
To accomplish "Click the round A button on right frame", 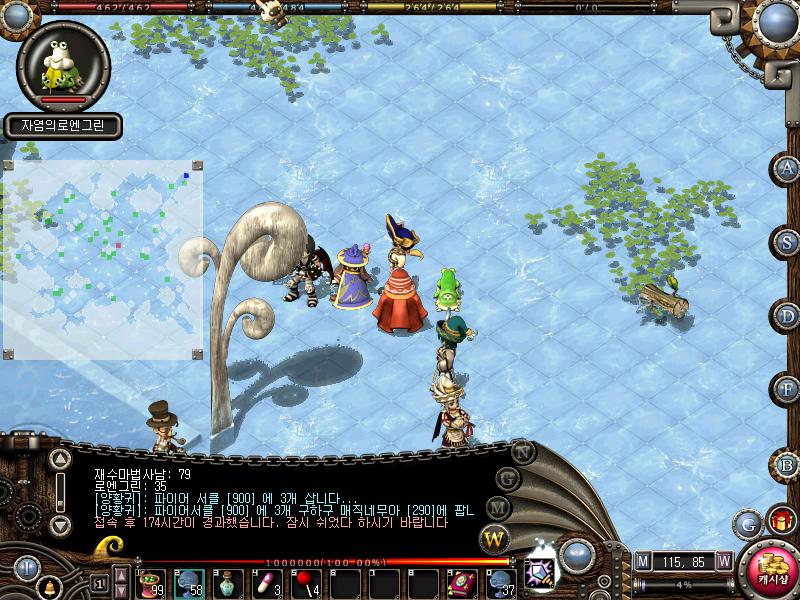I will pyautogui.click(x=788, y=169).
